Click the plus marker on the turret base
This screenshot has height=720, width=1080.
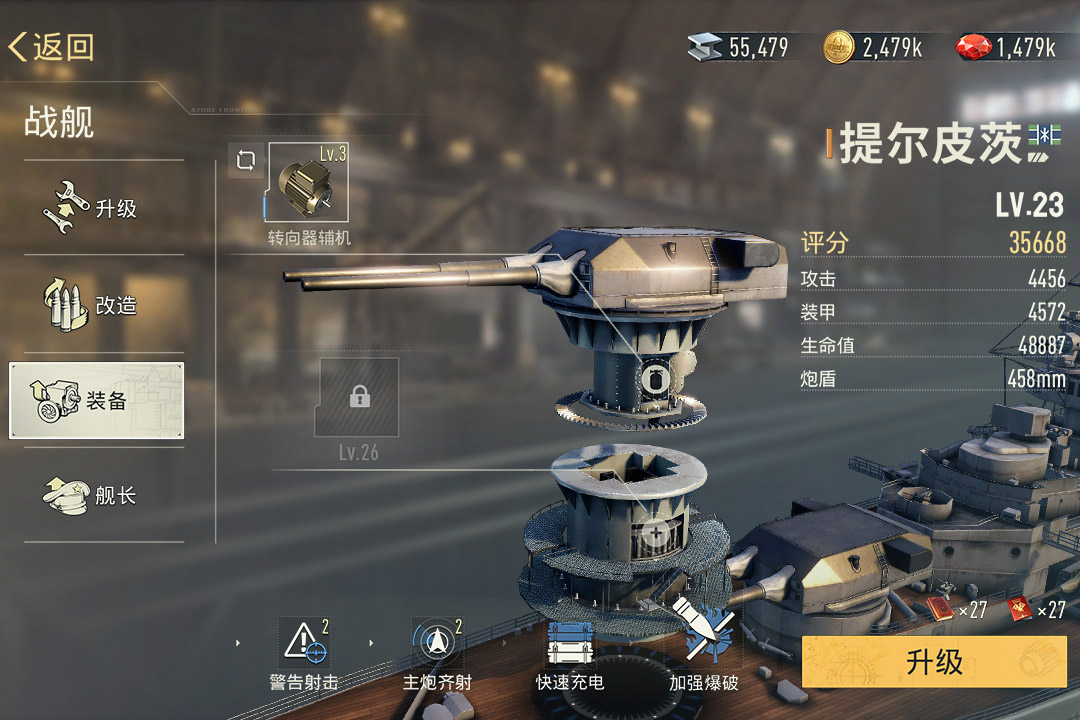pyautogui.click(x=656, y=533)
